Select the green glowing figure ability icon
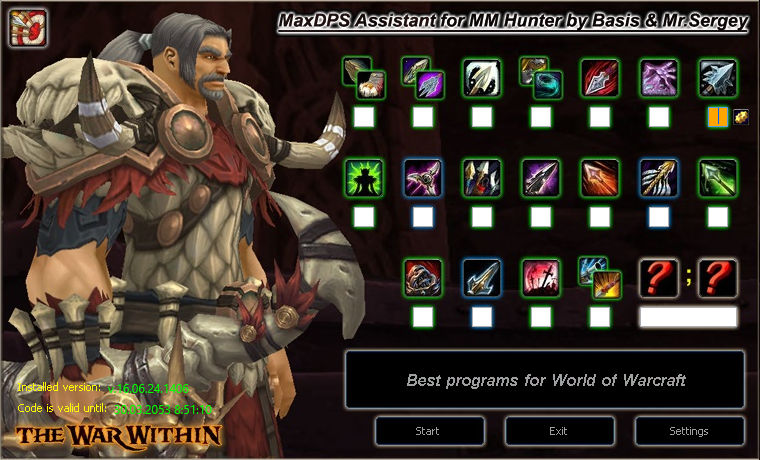Viewport: 760px width, 460px height. tap(363, 177)
